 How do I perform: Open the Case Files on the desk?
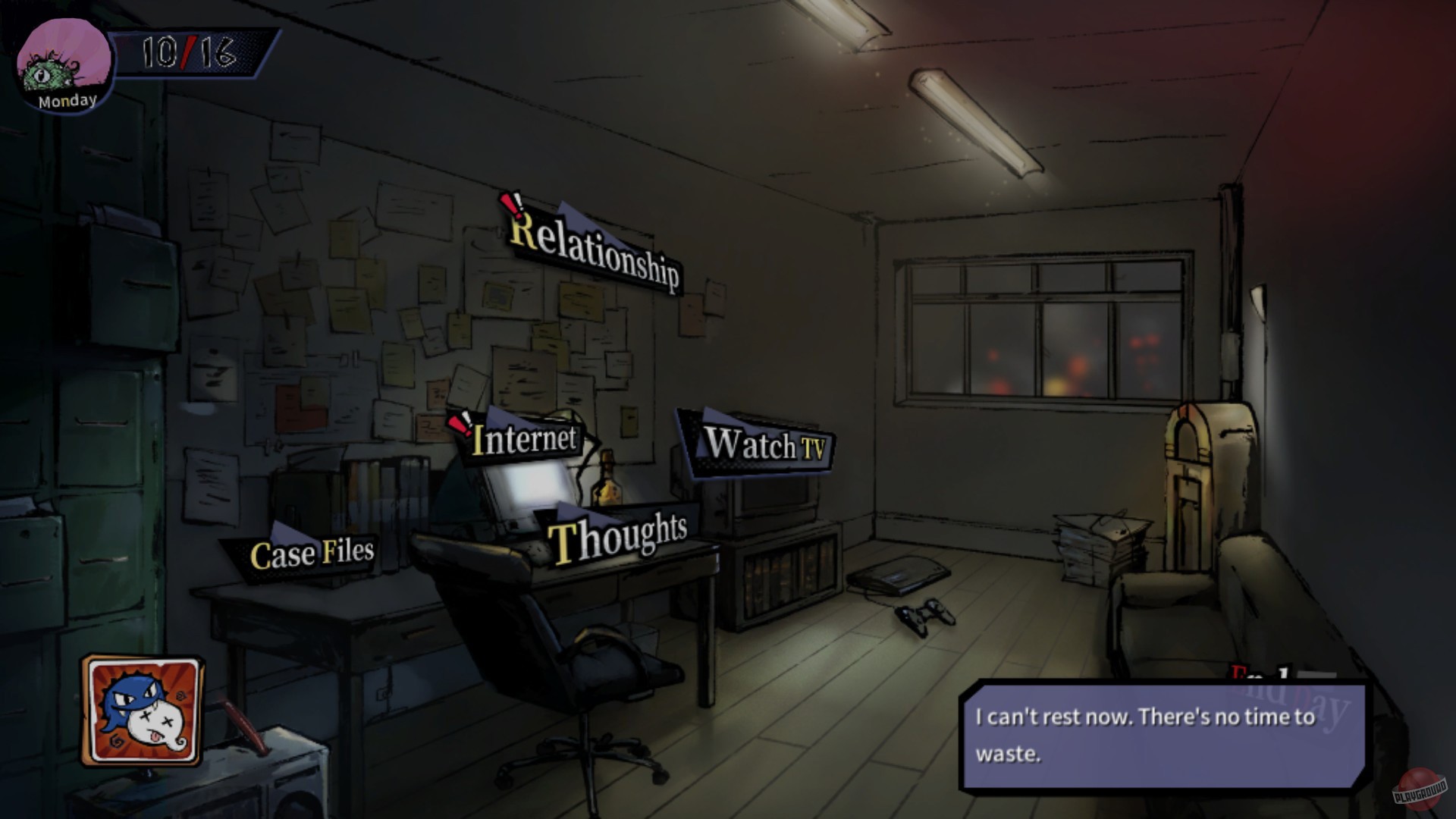pos(311,555)
